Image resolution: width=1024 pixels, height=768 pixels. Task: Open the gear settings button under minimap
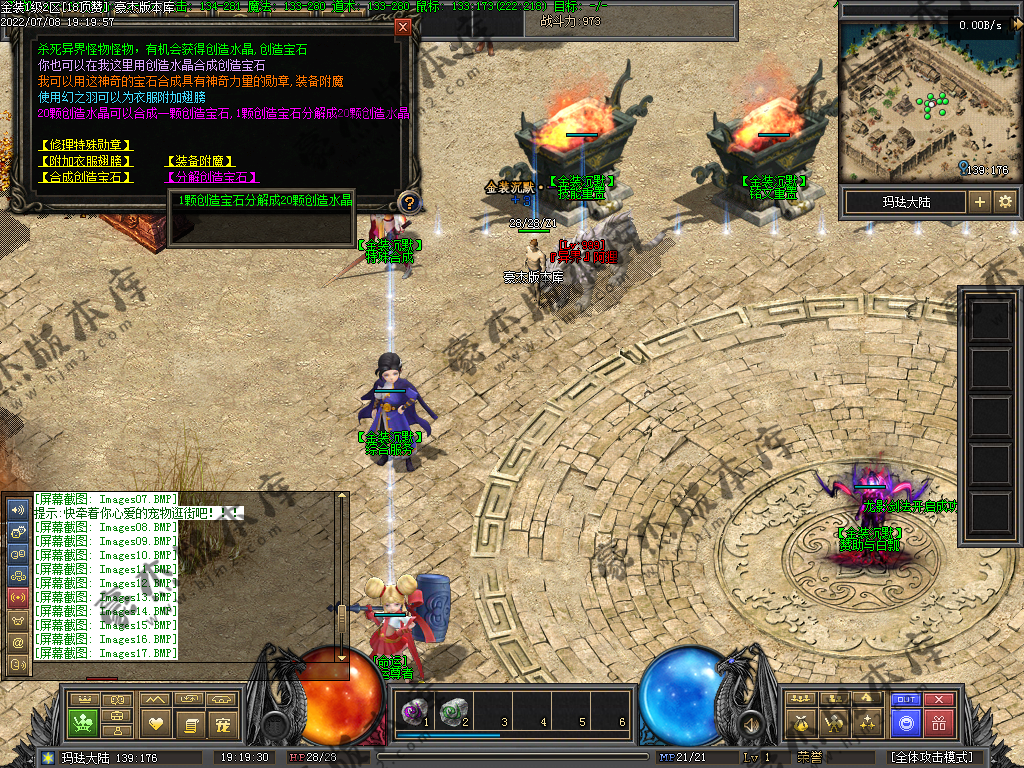pyautogui.click(x=1005, y=202)
